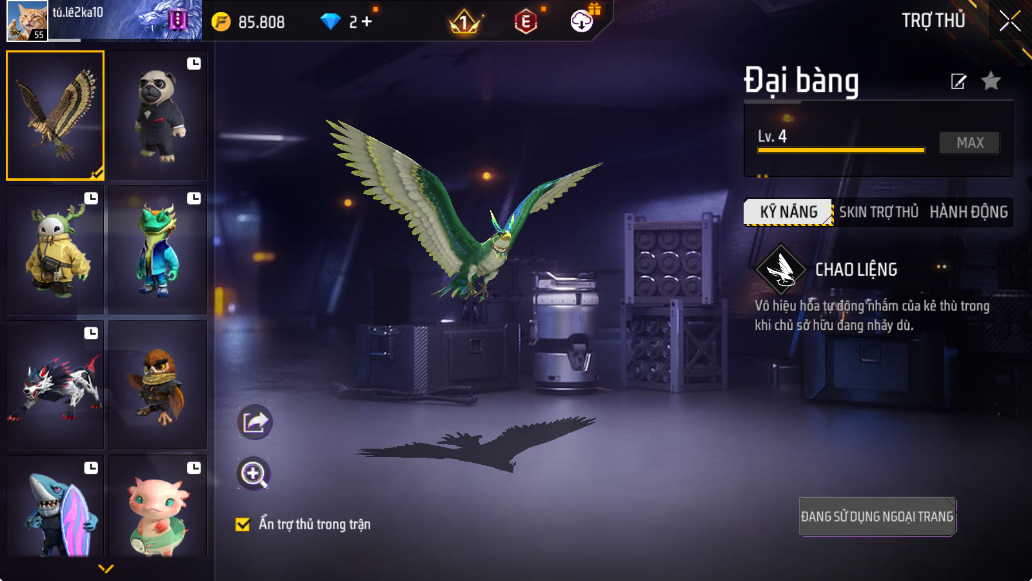Image resolution: width=1032 pixels, height=581 pixels.
Task: Pick the pink axolotl pet
Action: click(157, 508)
